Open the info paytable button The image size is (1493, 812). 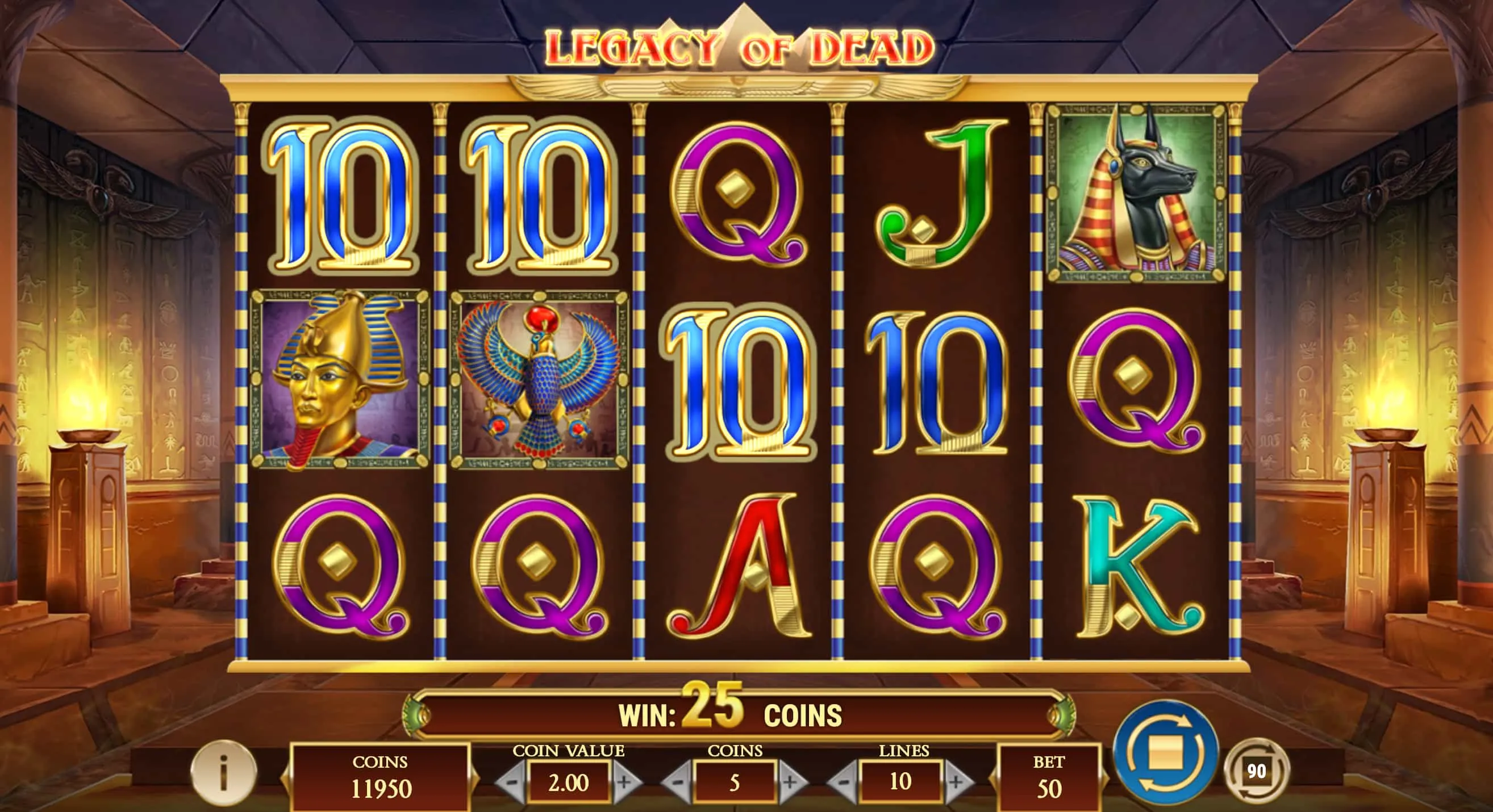[x=223, y=773]
